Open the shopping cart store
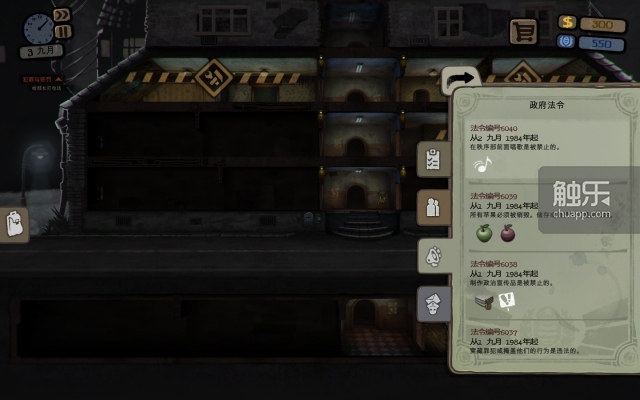This screenshot has width=640, height=400. pyautogui.click(x=522, y=31)
